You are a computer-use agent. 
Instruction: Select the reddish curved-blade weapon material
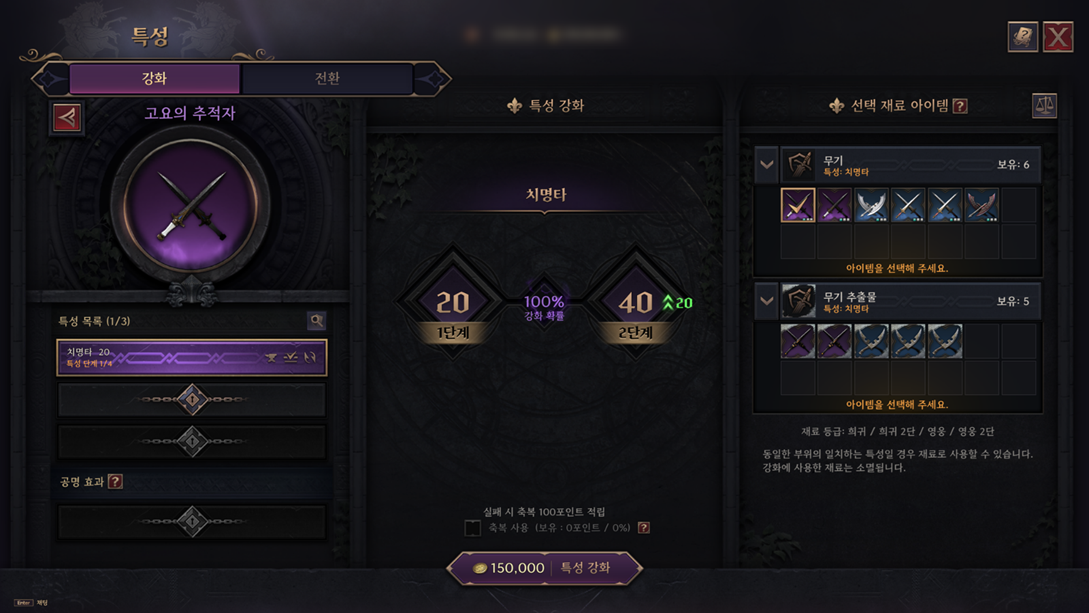(981, 205)
